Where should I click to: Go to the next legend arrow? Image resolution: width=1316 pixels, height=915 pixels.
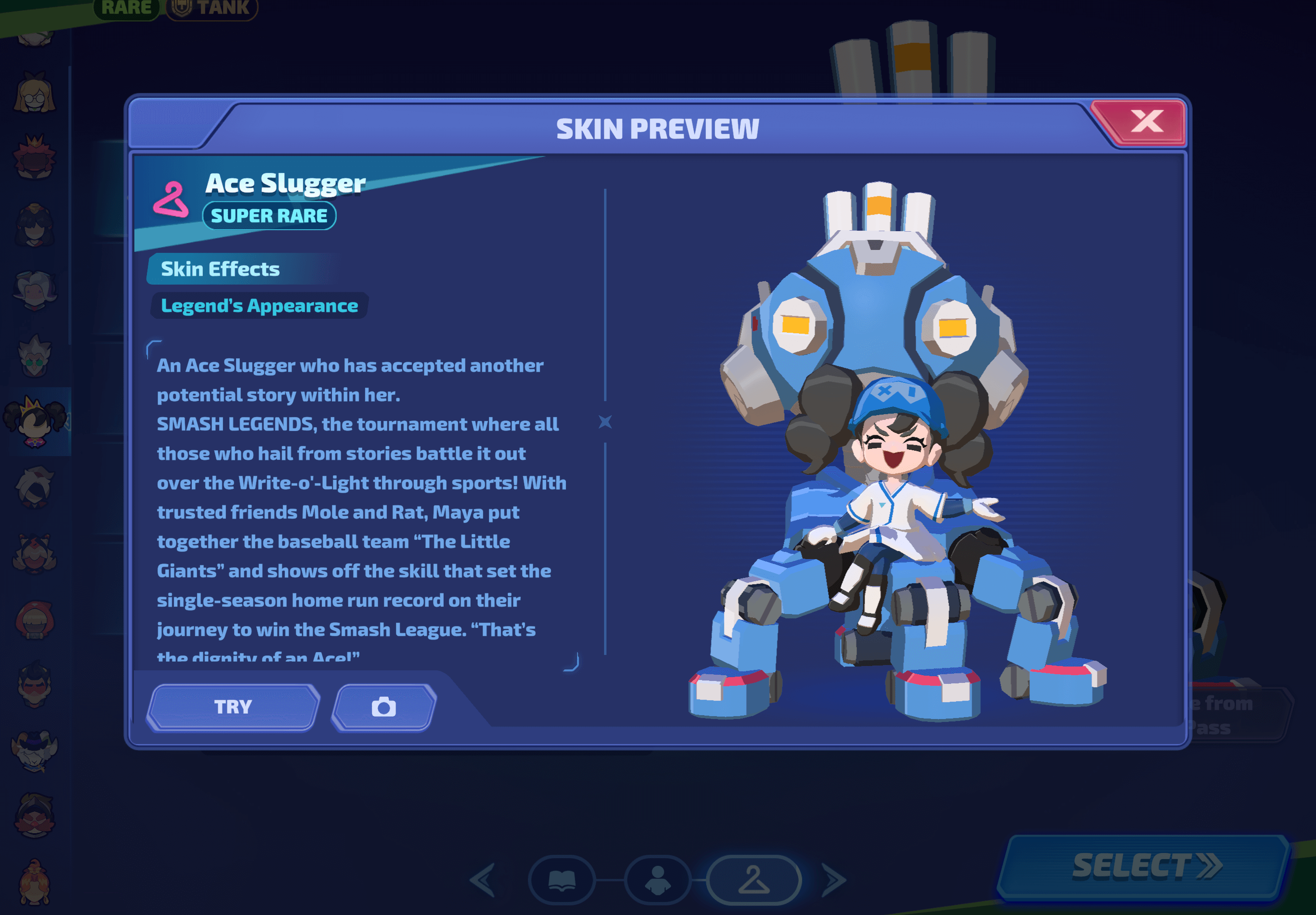tap(834, 880)
